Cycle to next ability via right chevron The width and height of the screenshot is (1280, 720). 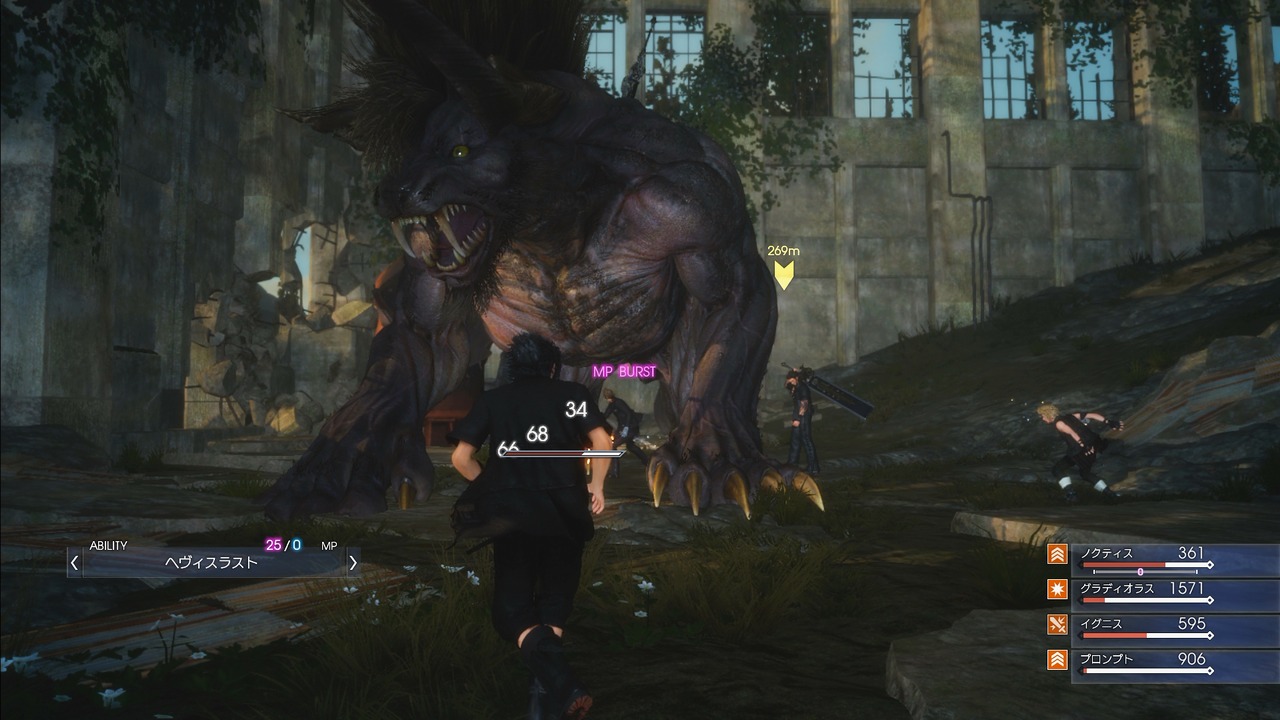click(x=353, y=561)
